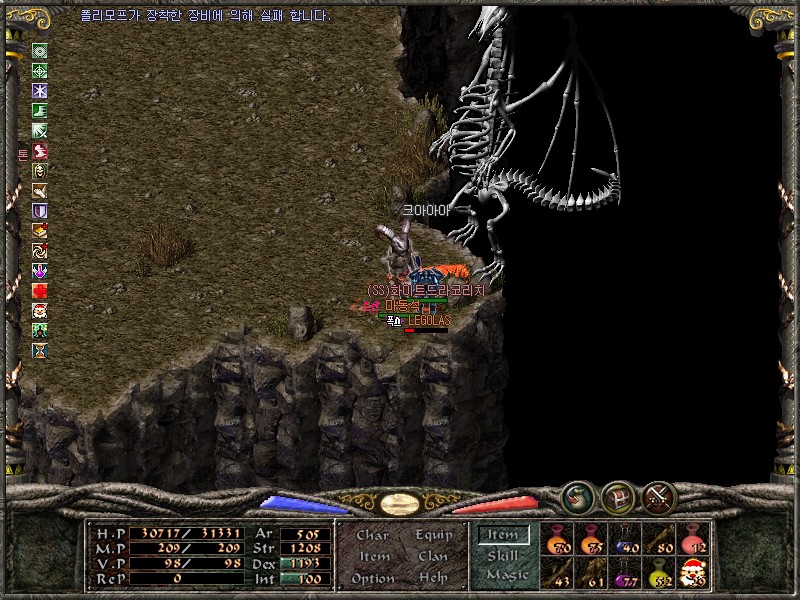This screenshot has width=800, height=600.
Task: Click the round dragon emblem button
Action: 576,495
